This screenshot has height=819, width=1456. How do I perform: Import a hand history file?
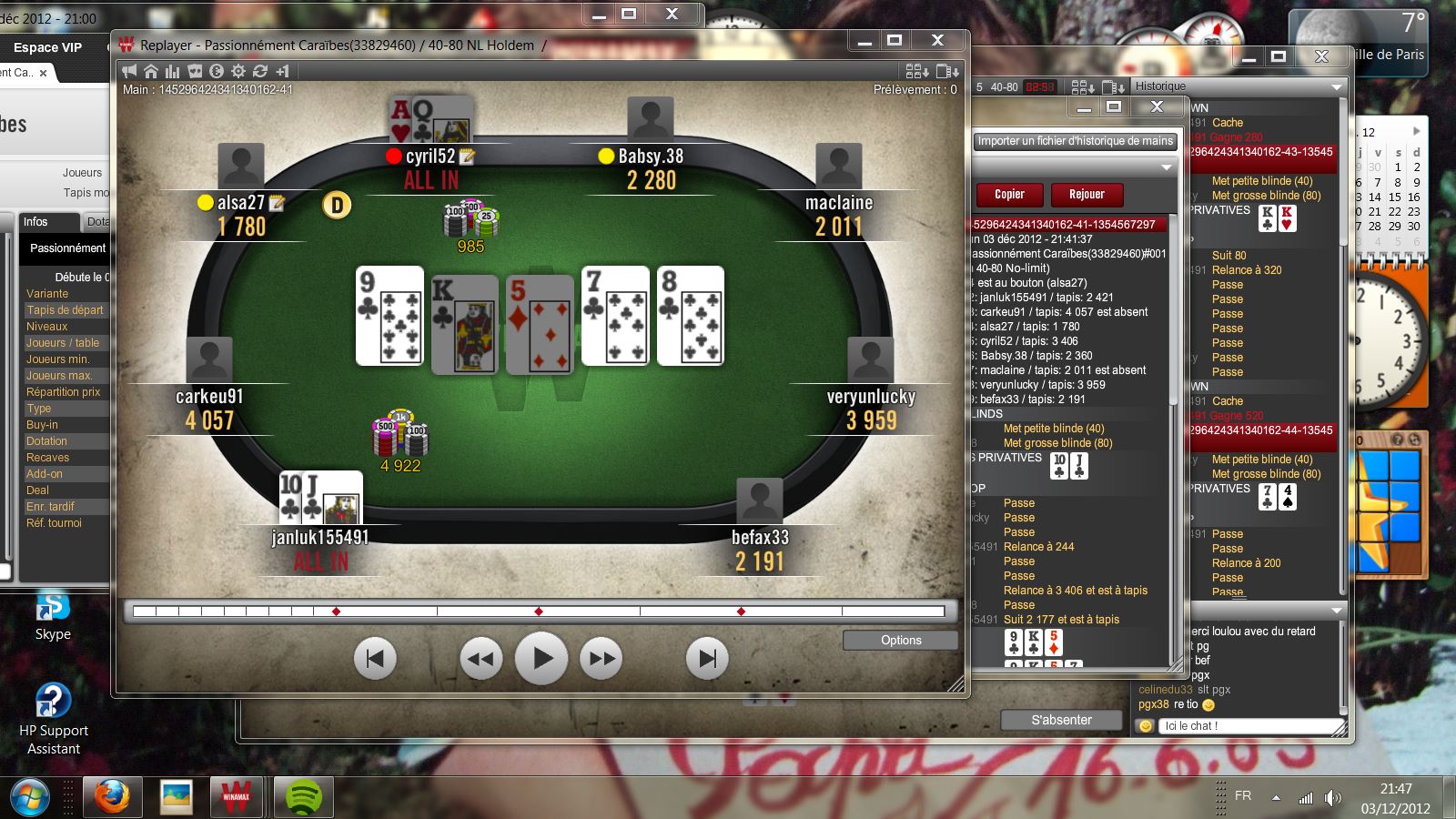click(x=1075, y=141)
